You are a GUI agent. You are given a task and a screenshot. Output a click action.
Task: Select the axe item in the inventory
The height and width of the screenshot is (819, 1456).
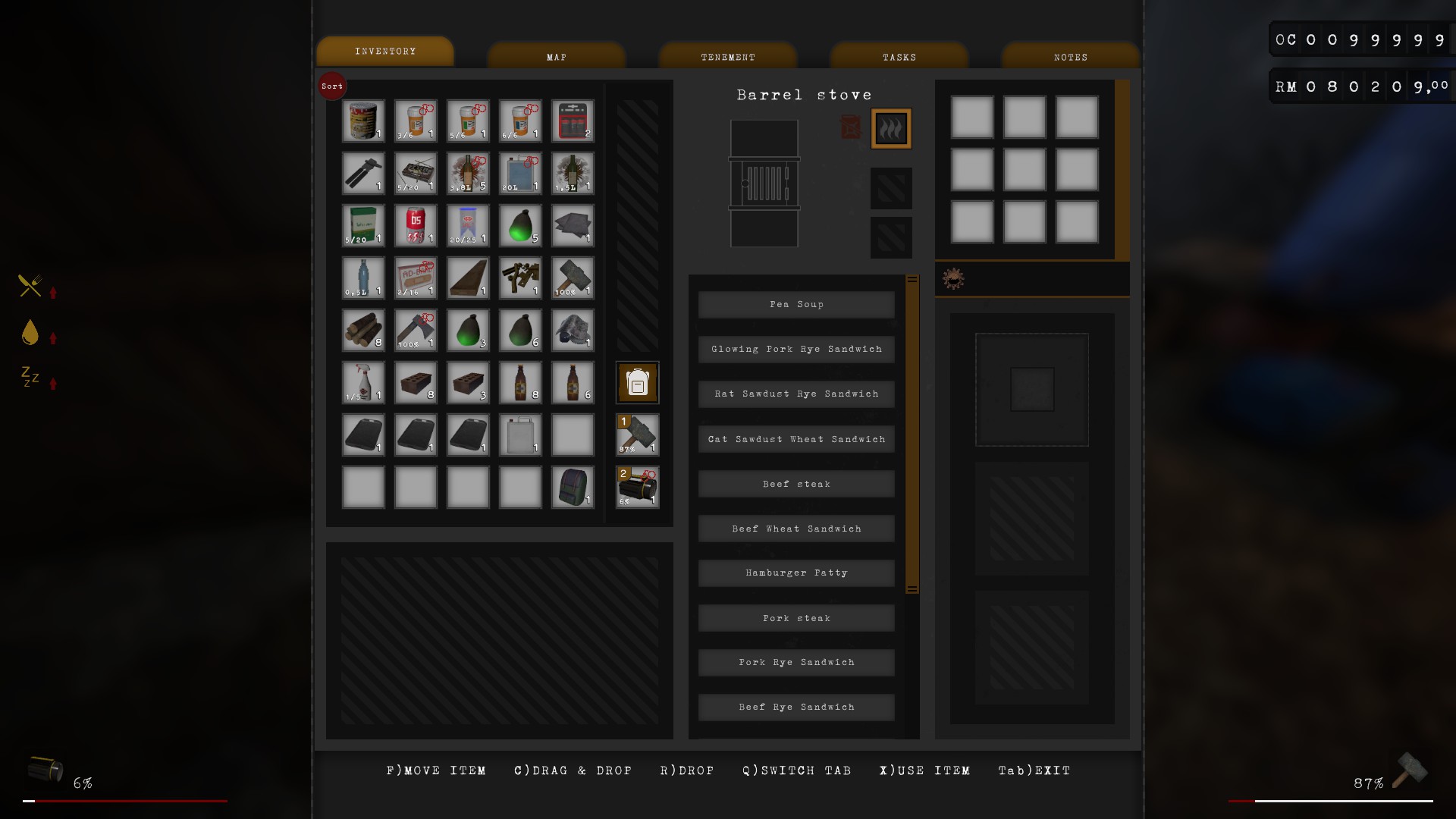click(416, 330)
